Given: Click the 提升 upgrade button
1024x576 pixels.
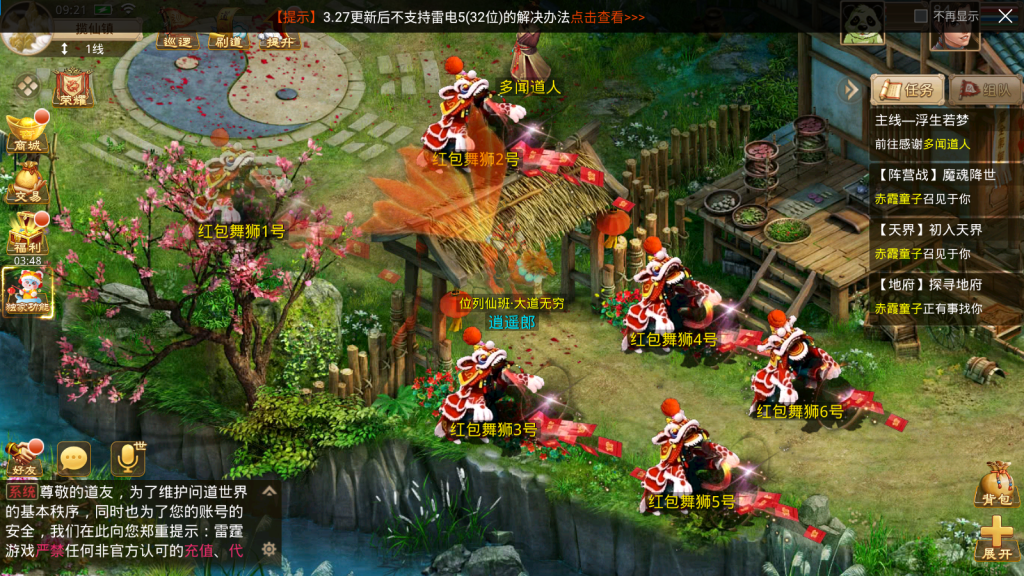Looking at the screenshot, I should tap(279, 40).
